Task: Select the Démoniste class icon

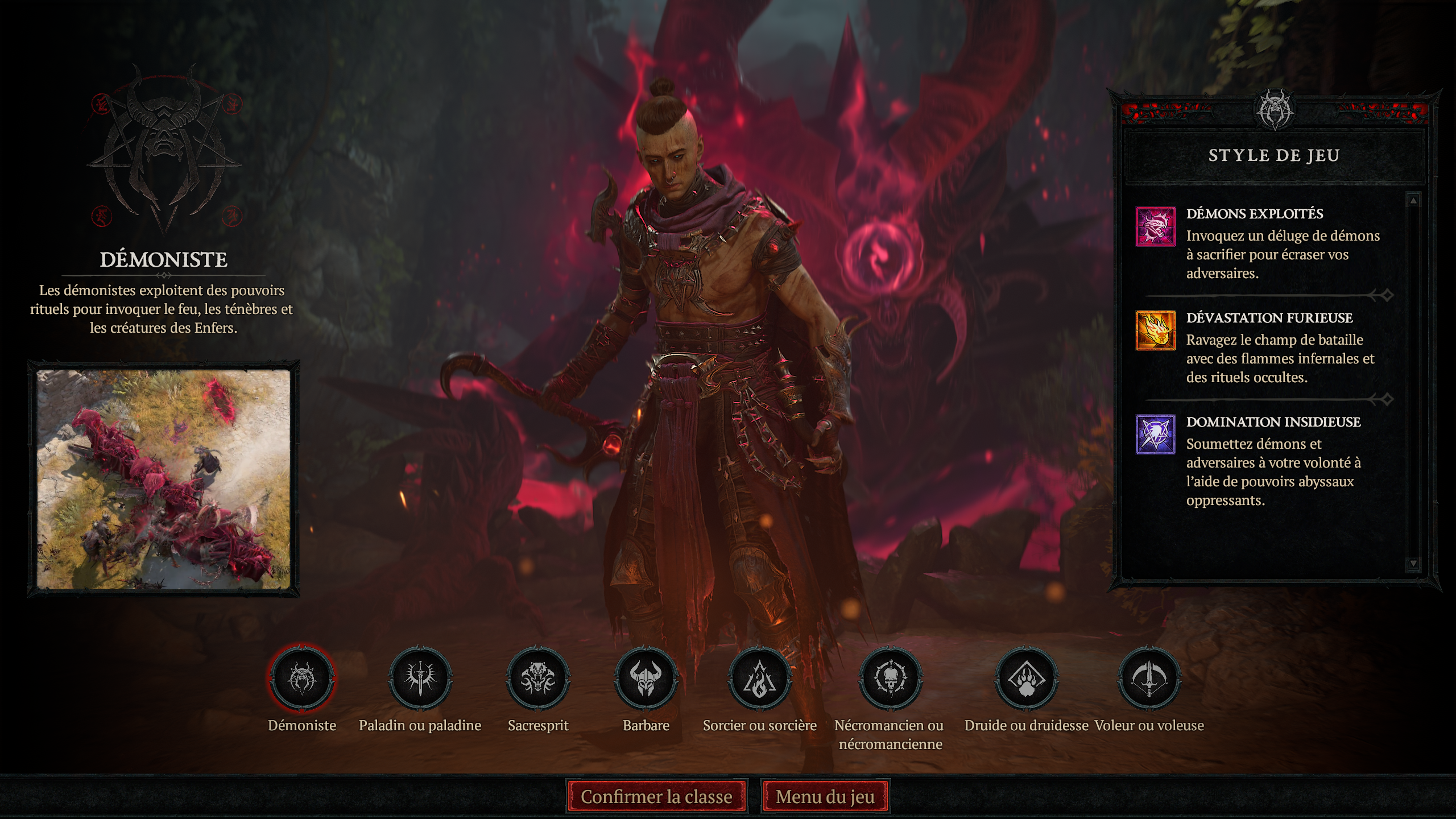Action: (302, 679)
